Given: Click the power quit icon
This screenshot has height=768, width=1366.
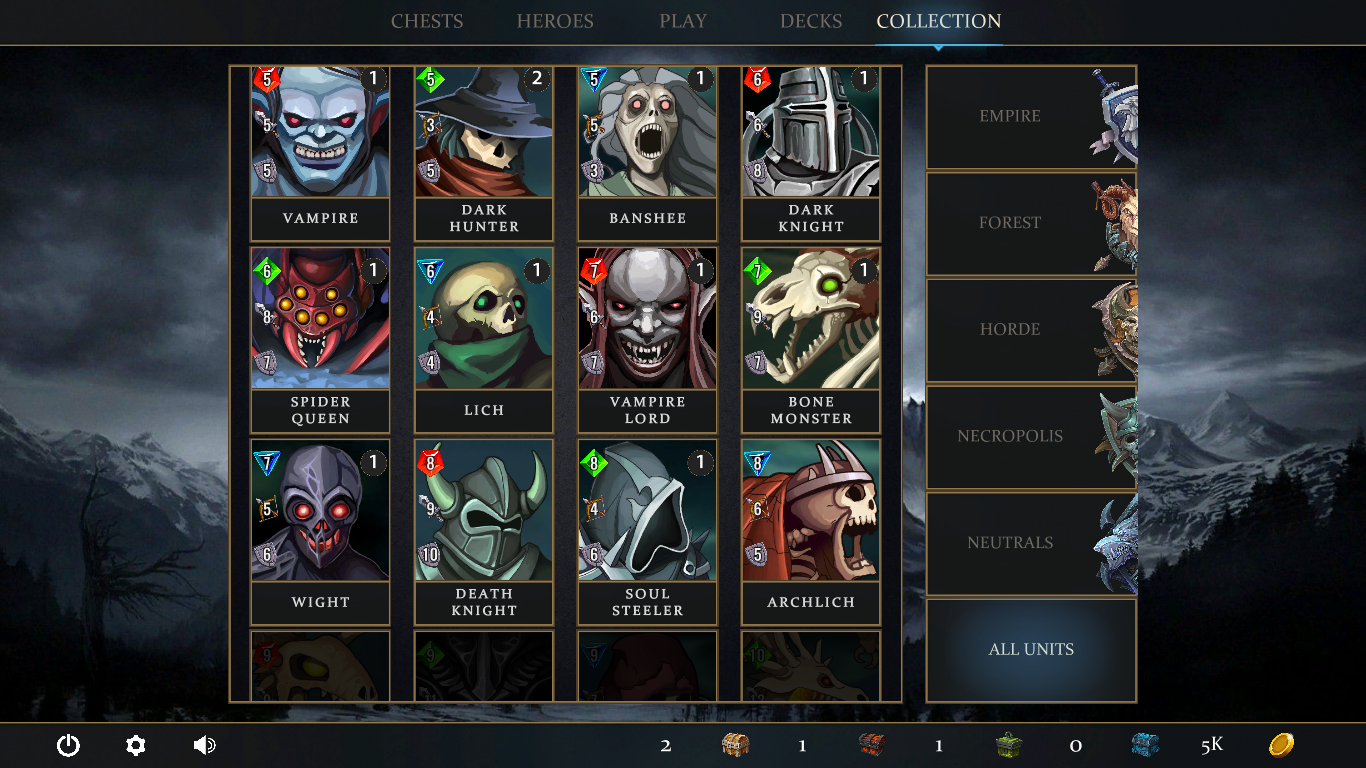Looking at the screenshot, I should click(68, 745).
